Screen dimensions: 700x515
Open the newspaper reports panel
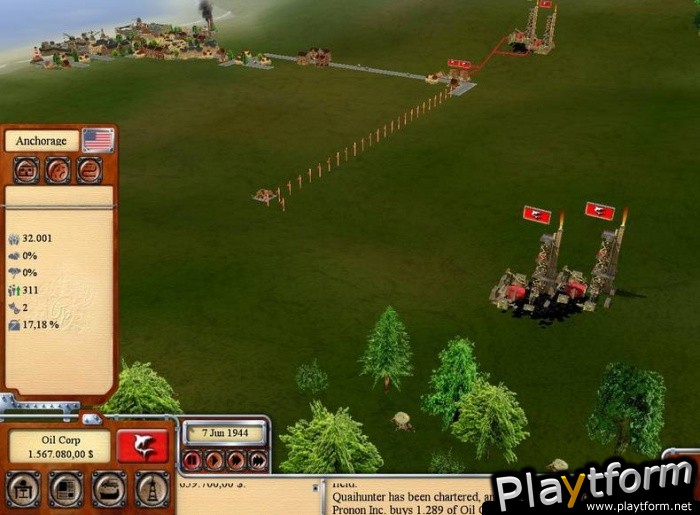pyautogui.click(x=66, y=489)
